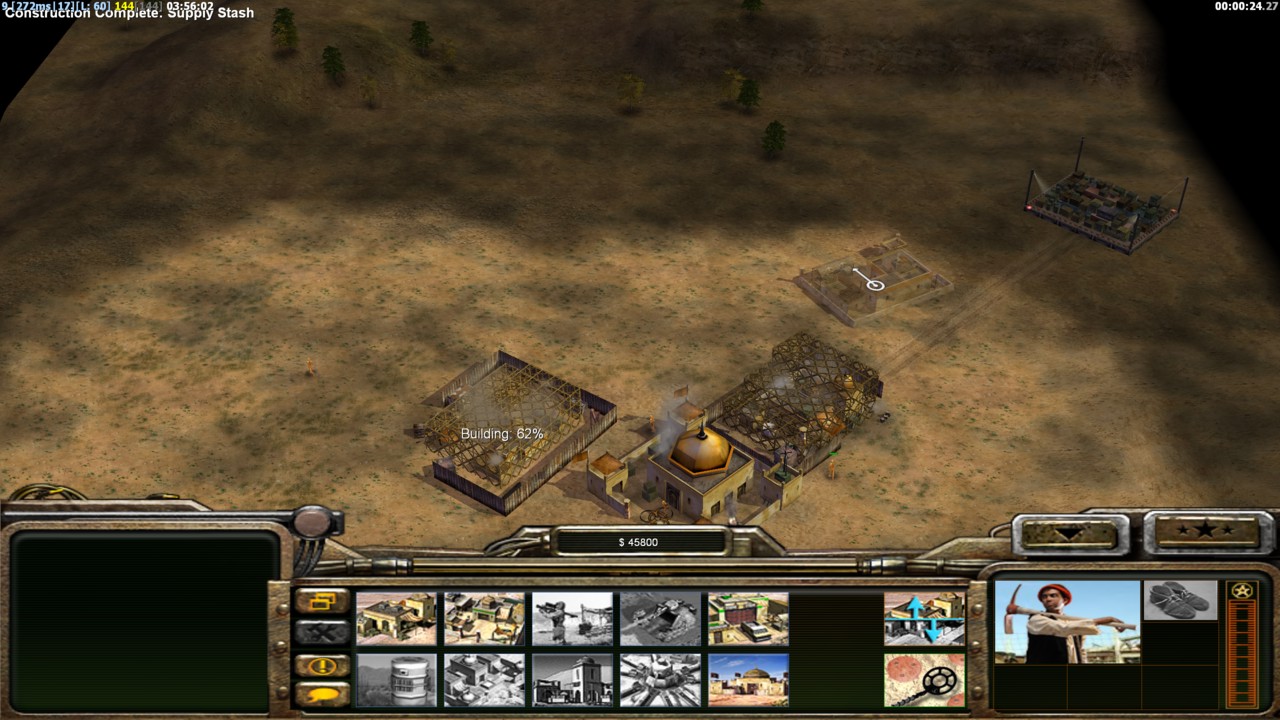This screenshot has width=1280, height=720.
Task: Click the yellow exclamation mark button
Action: pyautogui.click(x=322, y=665)
